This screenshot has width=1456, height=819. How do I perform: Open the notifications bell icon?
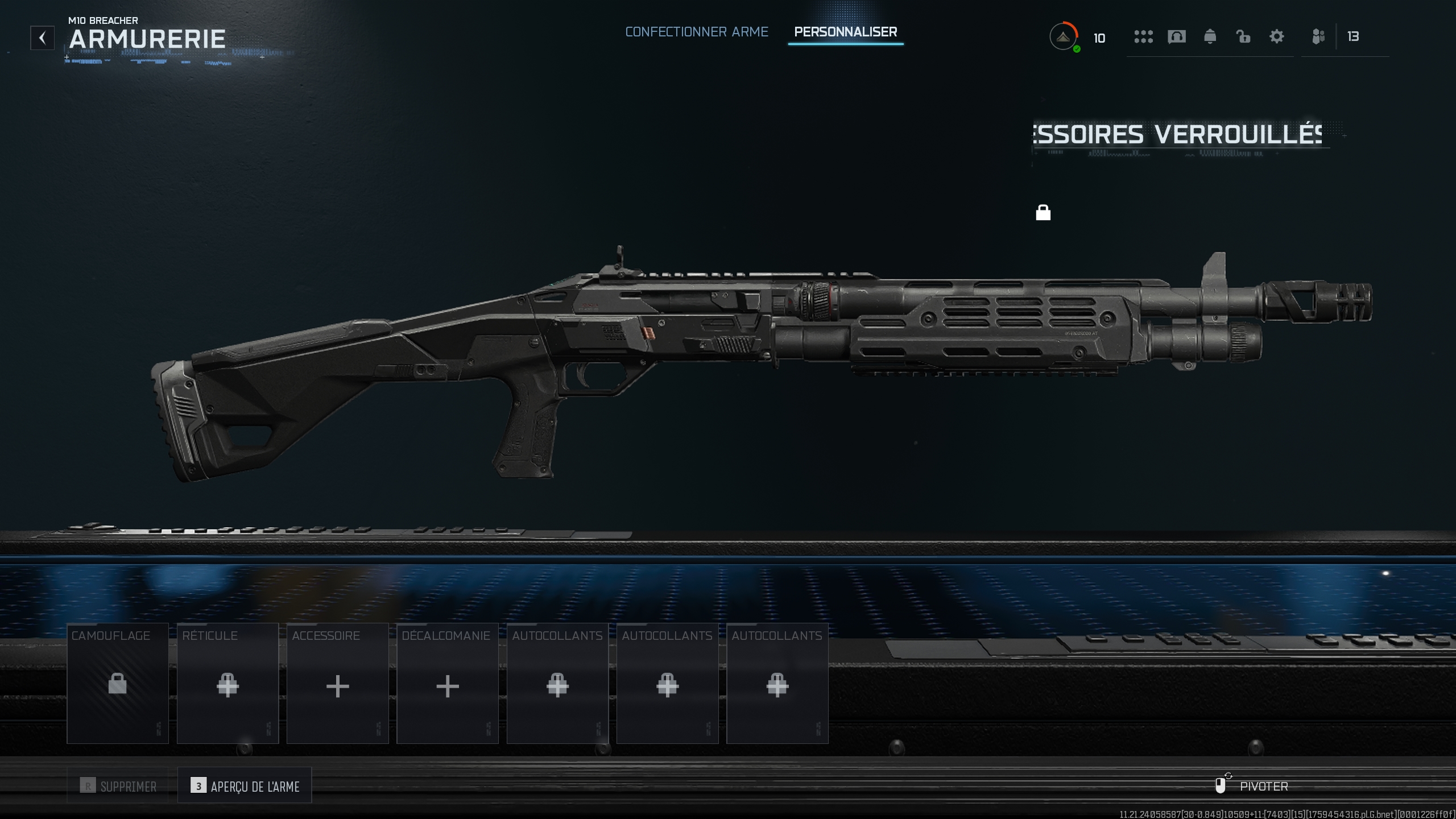click(x=1210, y=36)
